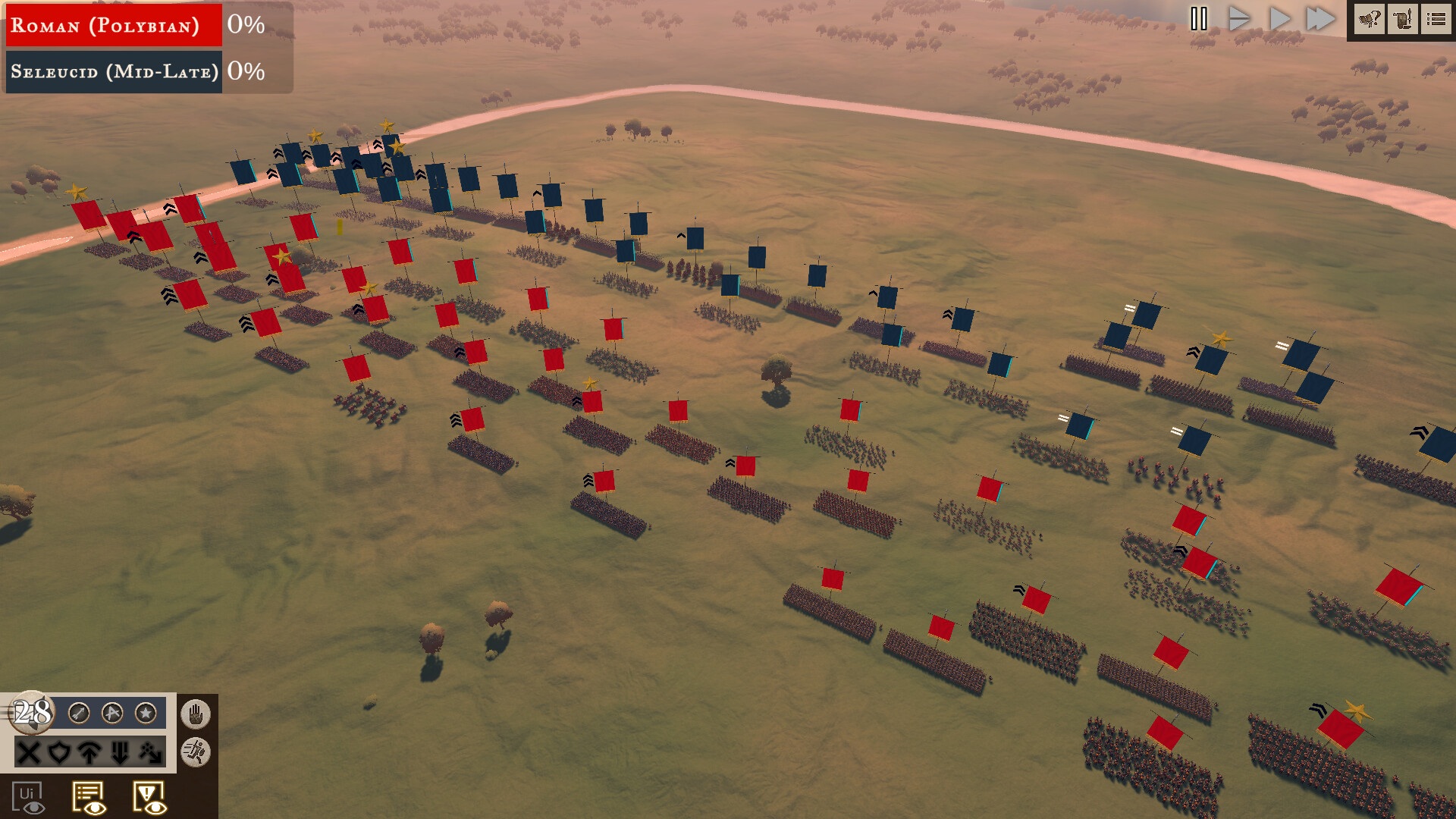Open the help book with question mark
The image size is (1456, 819).
[1370, 19]
